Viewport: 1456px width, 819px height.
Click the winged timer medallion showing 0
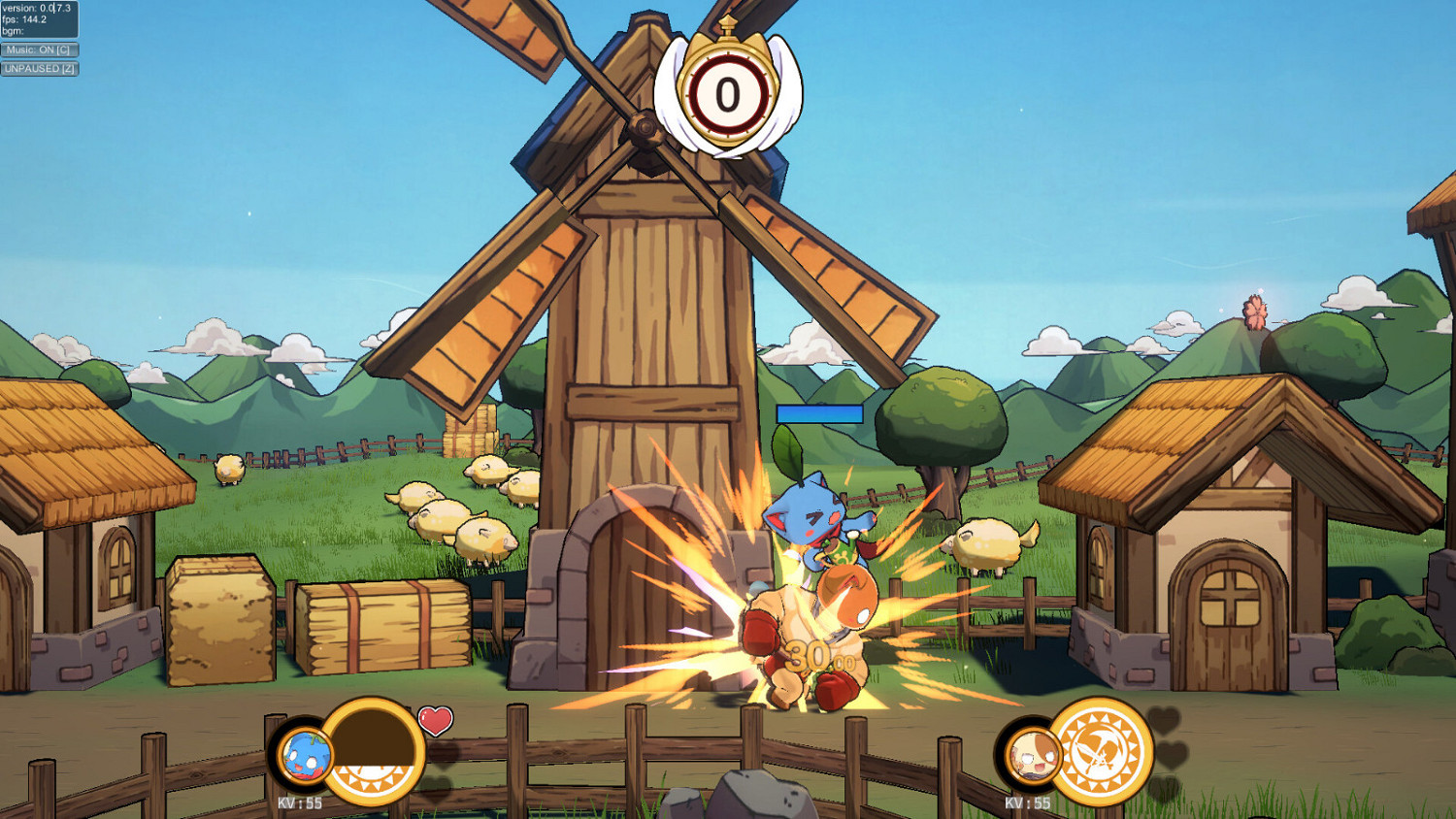[726, 92]
